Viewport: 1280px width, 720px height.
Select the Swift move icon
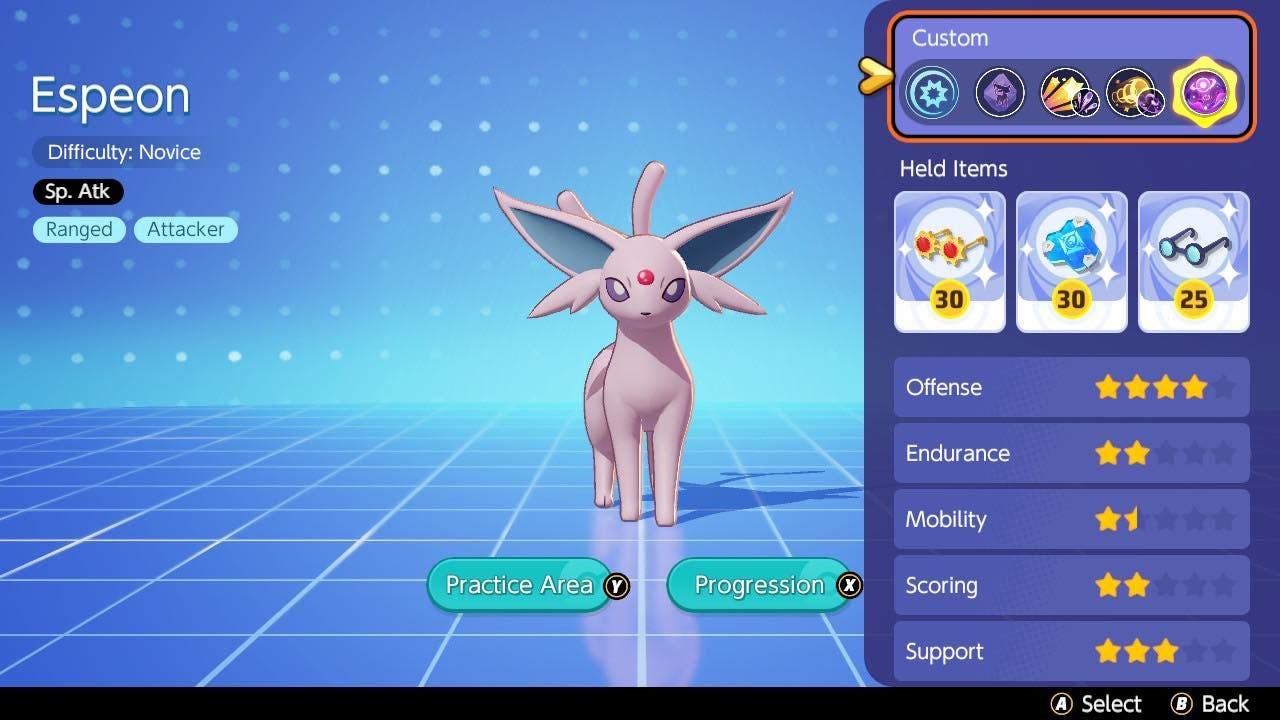tap(1068, 91)
